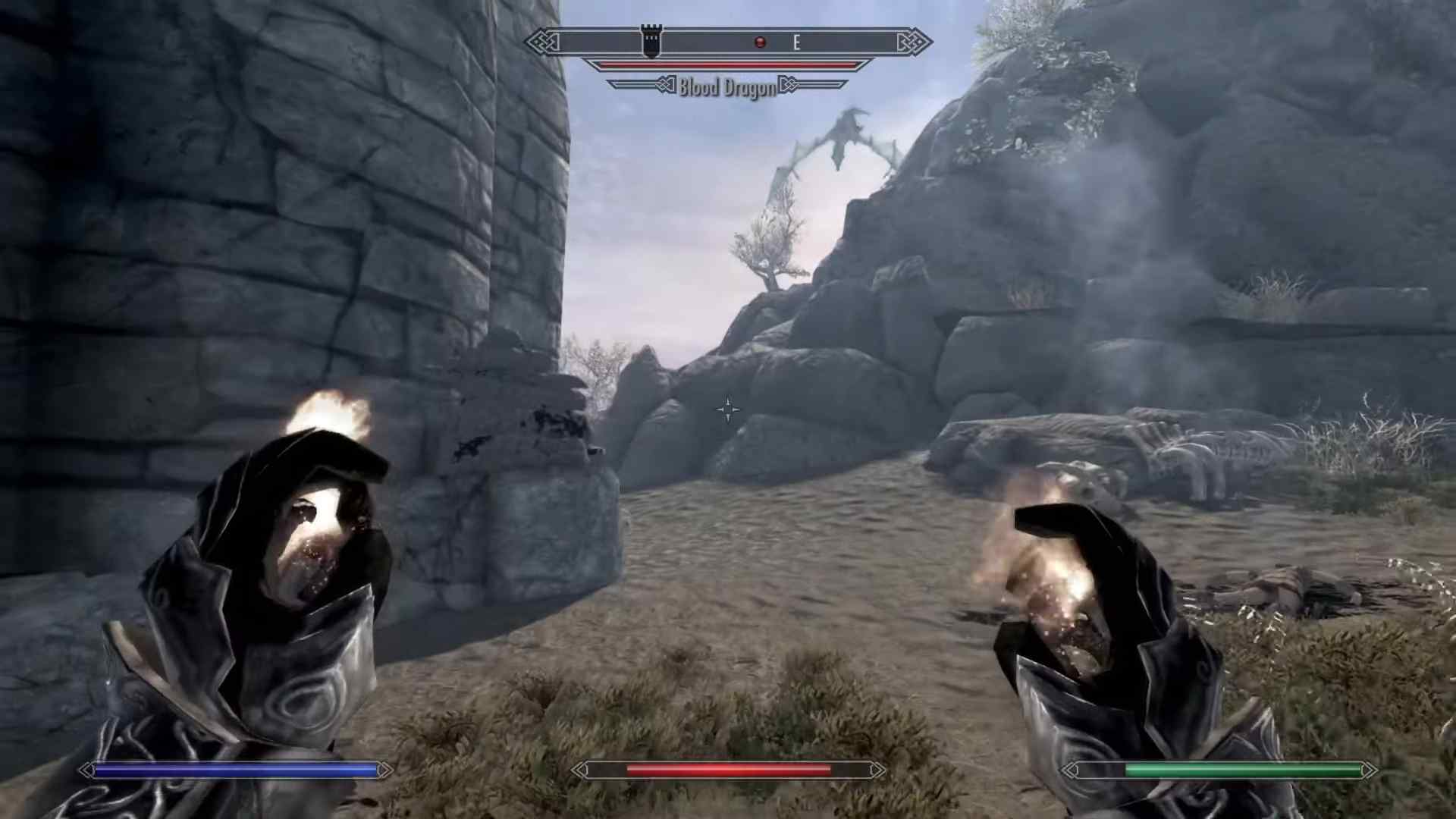Image resolution: width=1456 pixels, height=819 pixels.
Task: Click the crosshair reticle at screen center
Action: (726, 409)
